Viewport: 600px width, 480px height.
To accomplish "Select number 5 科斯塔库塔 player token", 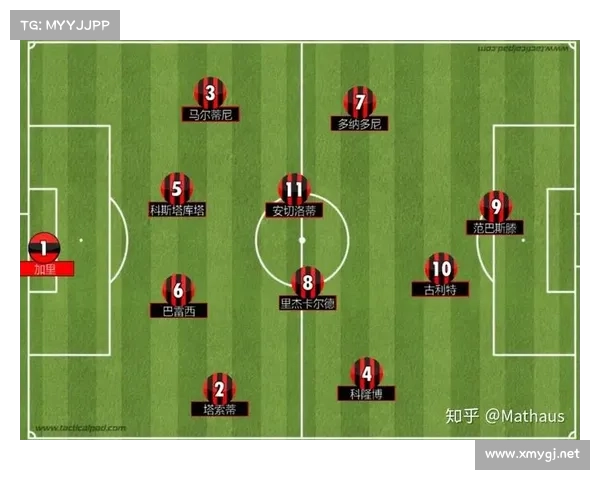I will click(x=177, y=188).
